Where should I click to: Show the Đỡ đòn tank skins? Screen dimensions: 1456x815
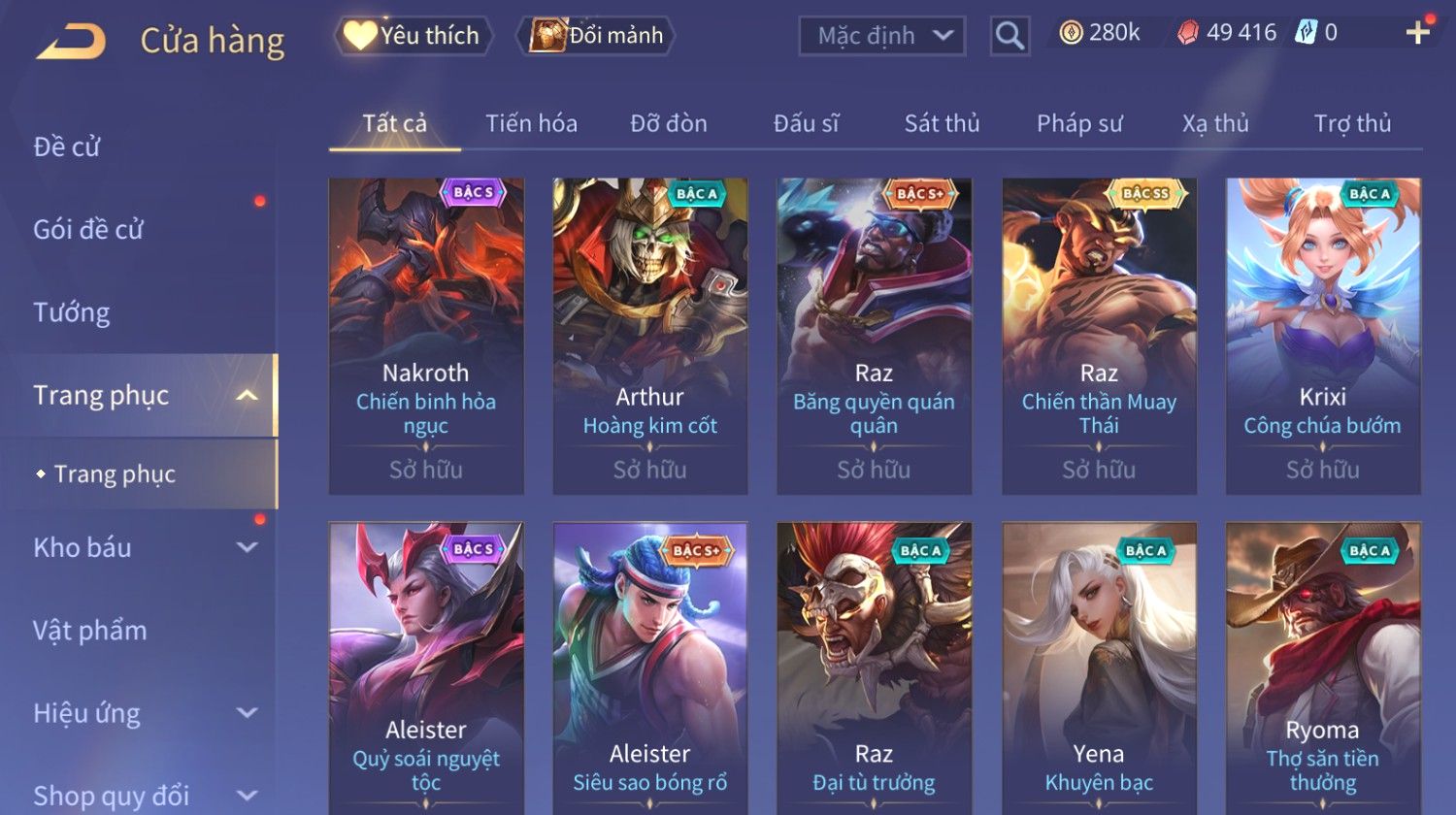click(668, 123)
